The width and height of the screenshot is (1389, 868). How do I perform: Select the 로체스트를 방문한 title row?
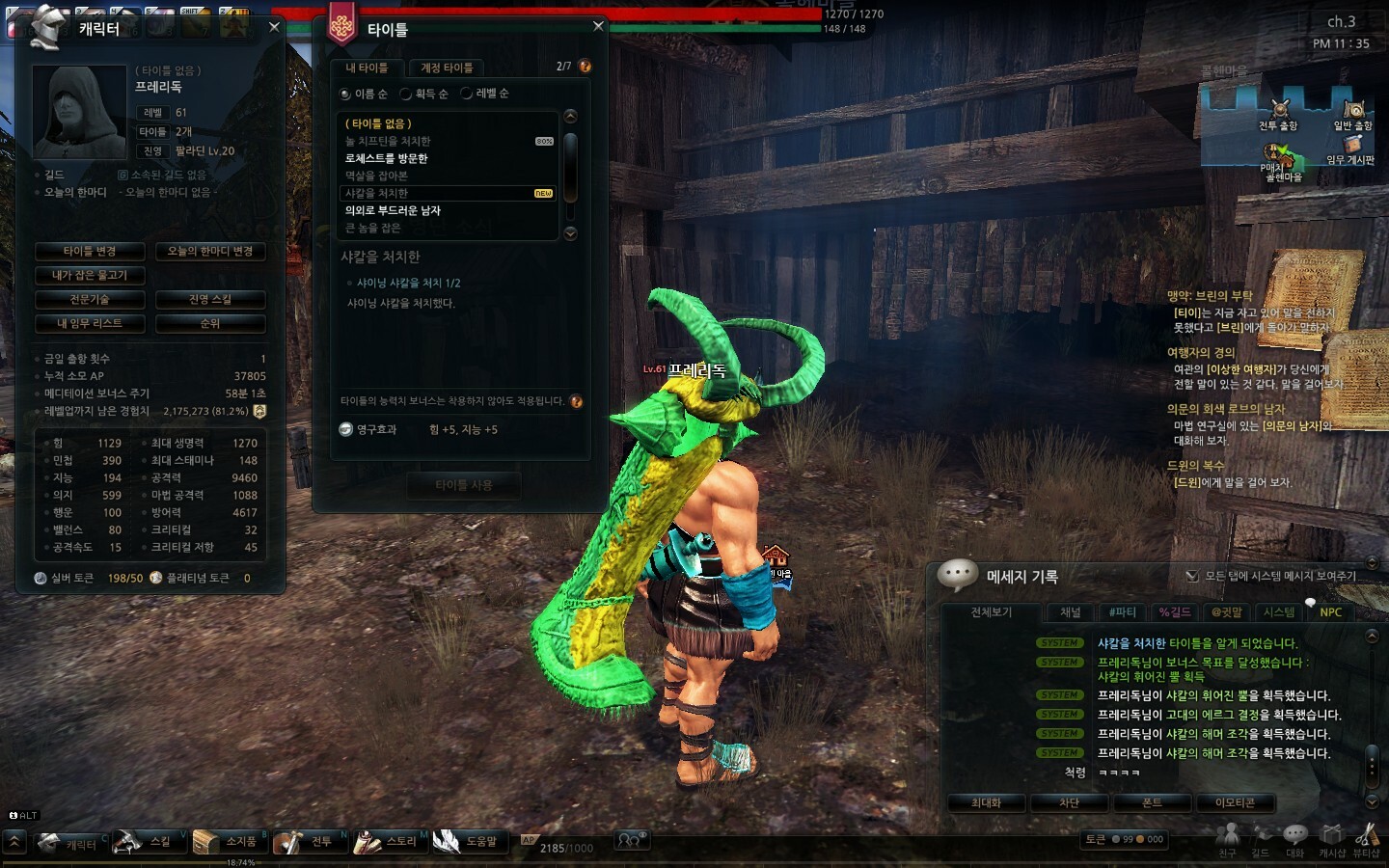386,158
